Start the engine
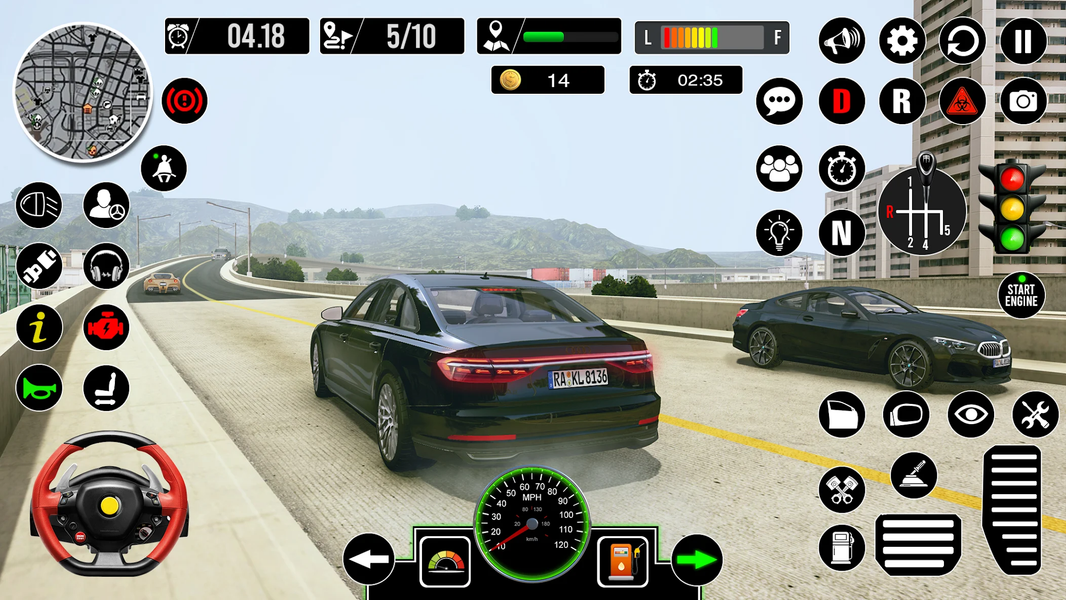 click(x=1022, y=295)
